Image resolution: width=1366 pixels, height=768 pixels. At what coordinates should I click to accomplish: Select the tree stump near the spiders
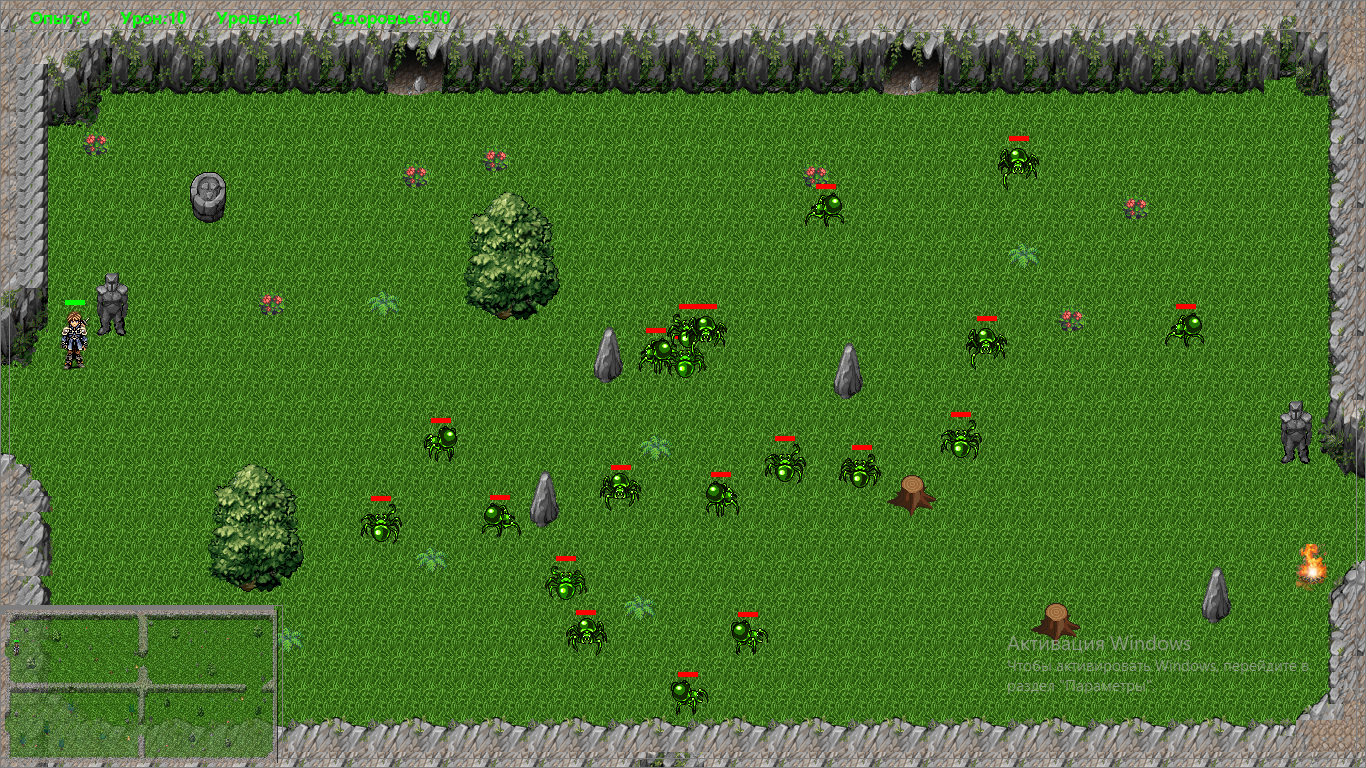[x=913, y=493]
